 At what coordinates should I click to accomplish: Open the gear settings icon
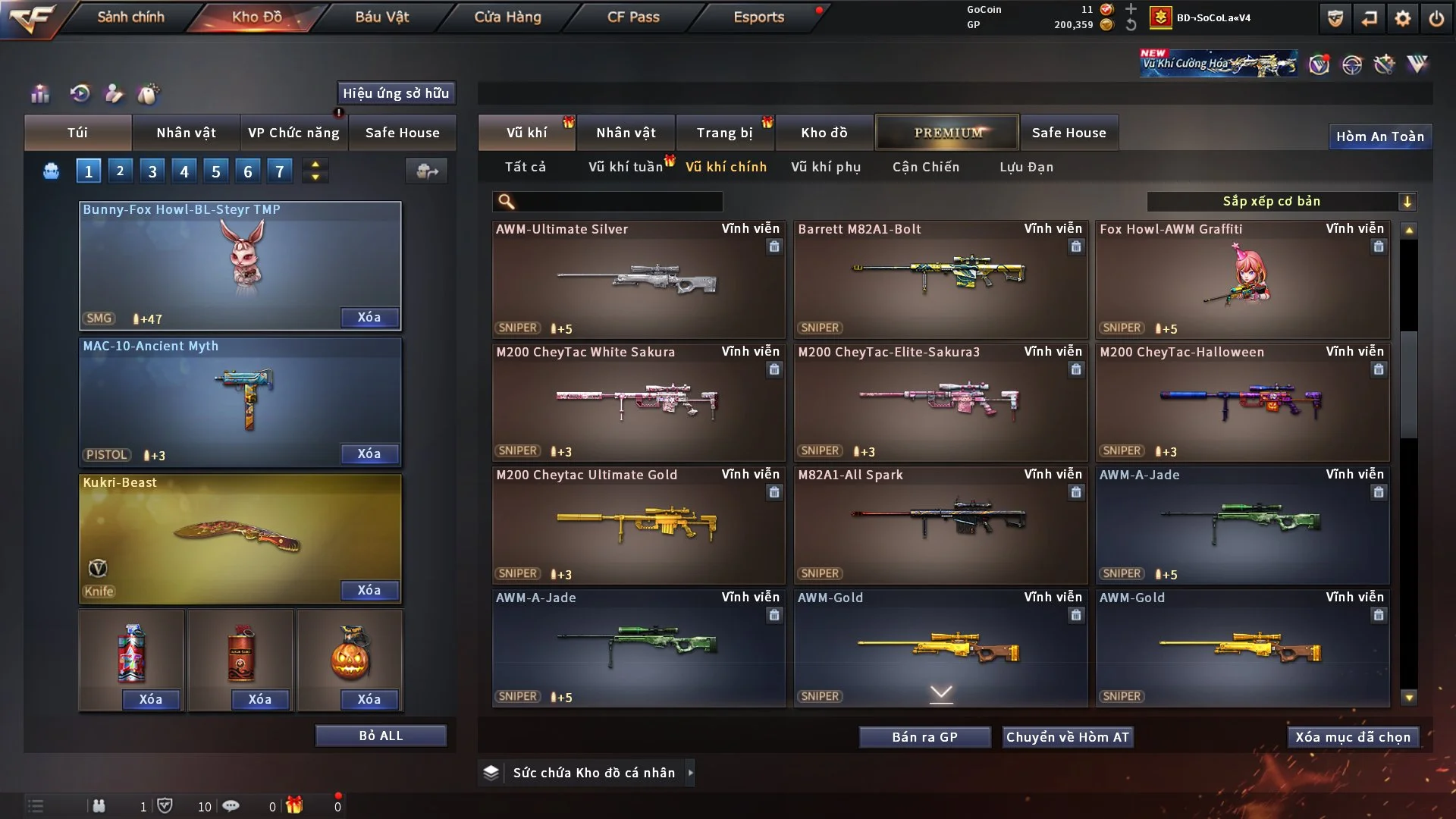tap(1402, 18)
